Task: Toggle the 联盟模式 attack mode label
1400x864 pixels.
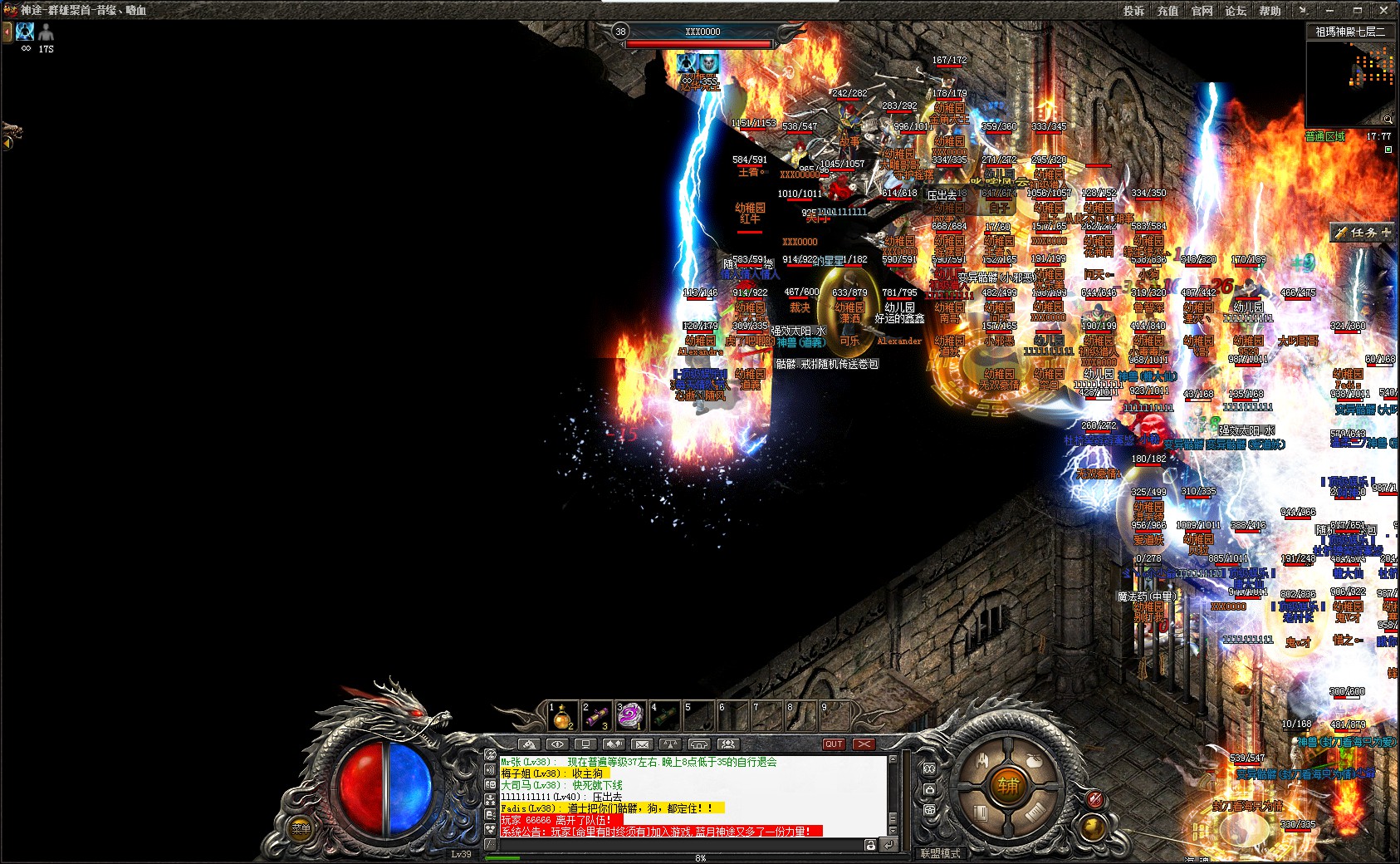Action: pyautogui.click(x=940, y=853)
